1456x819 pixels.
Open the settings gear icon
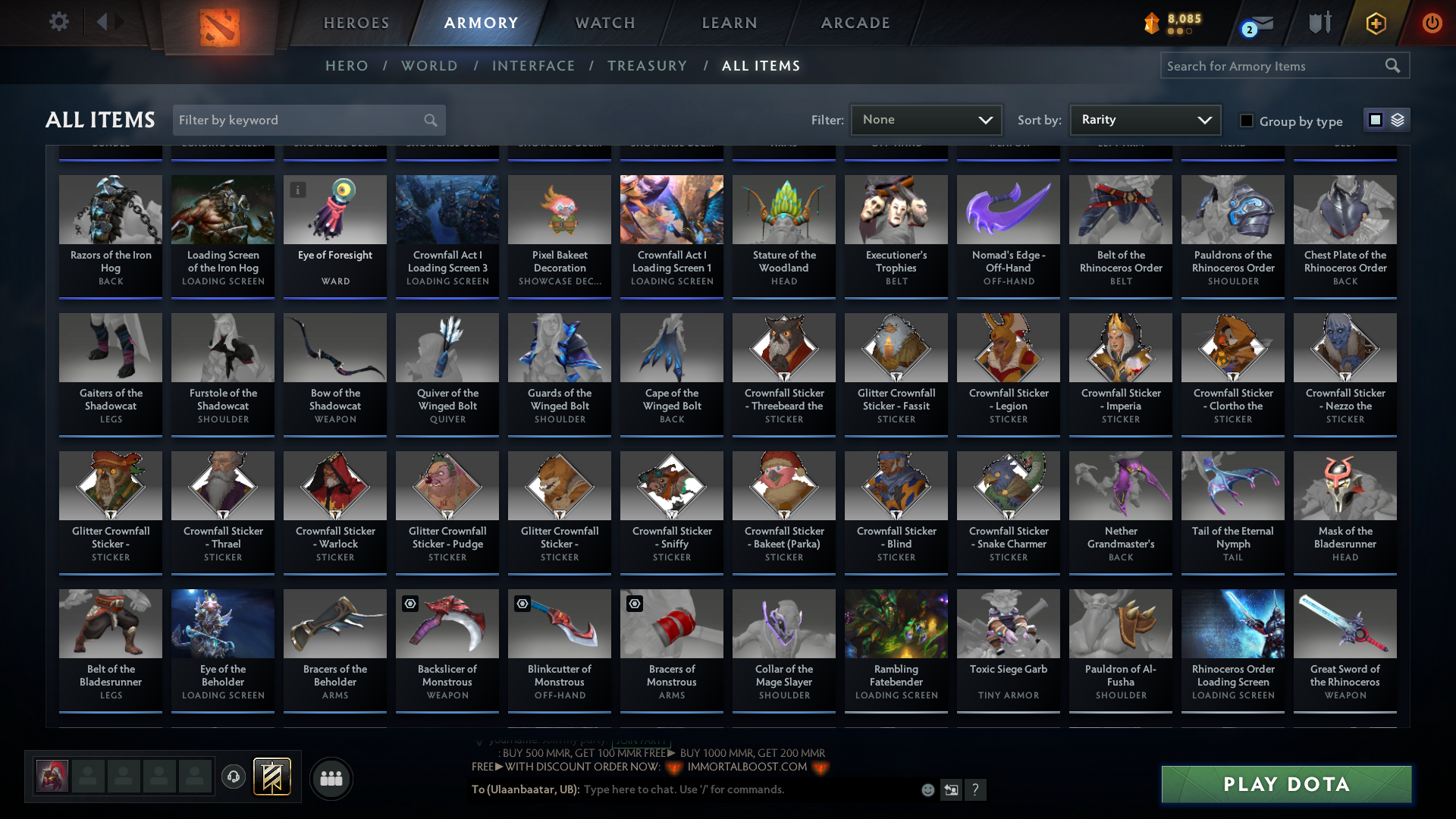(x=59, y=21)
